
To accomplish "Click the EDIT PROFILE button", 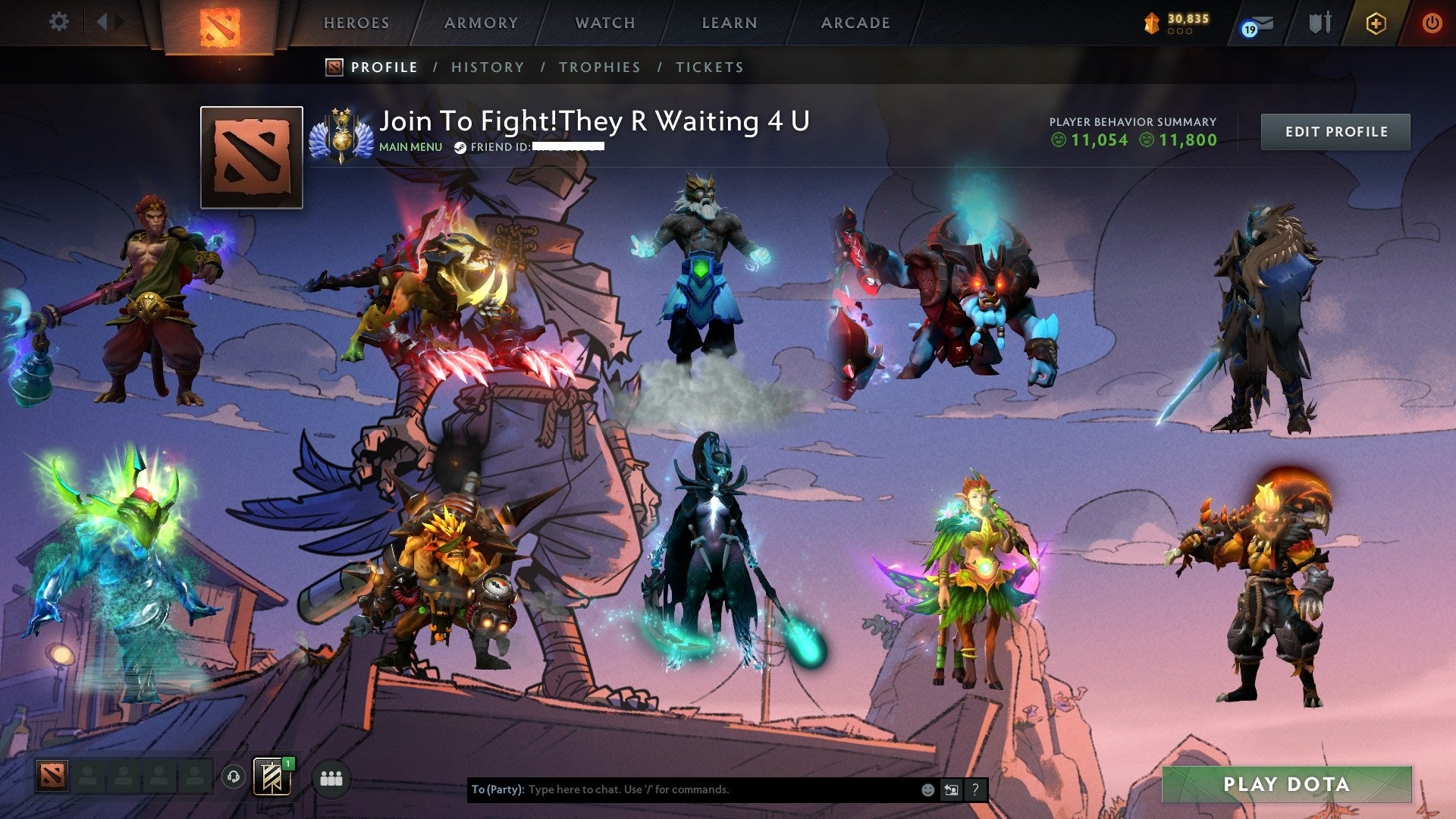I will click(x=1335, y=131).
